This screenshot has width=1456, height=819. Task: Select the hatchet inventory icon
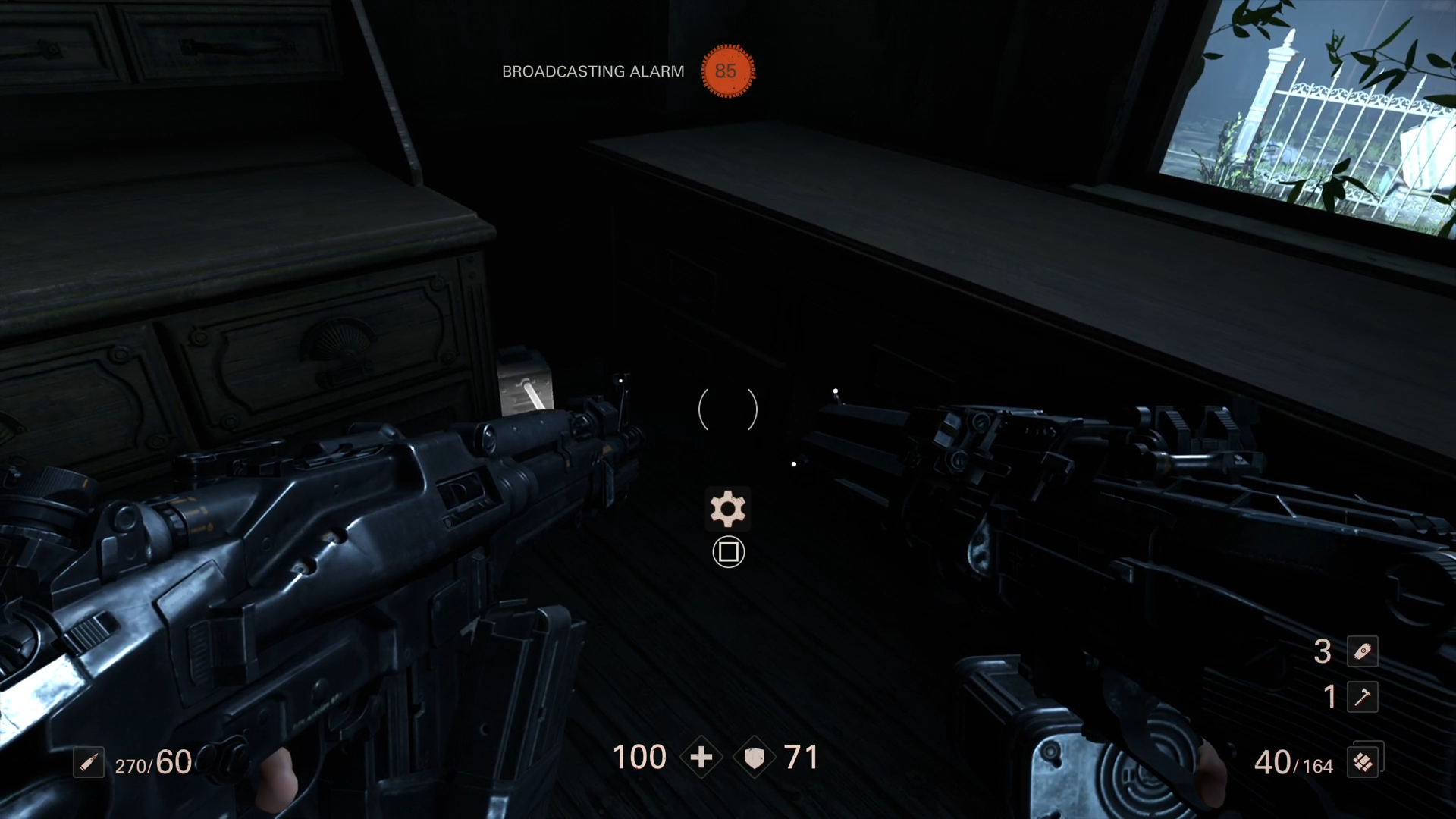tap(1363, 698)
